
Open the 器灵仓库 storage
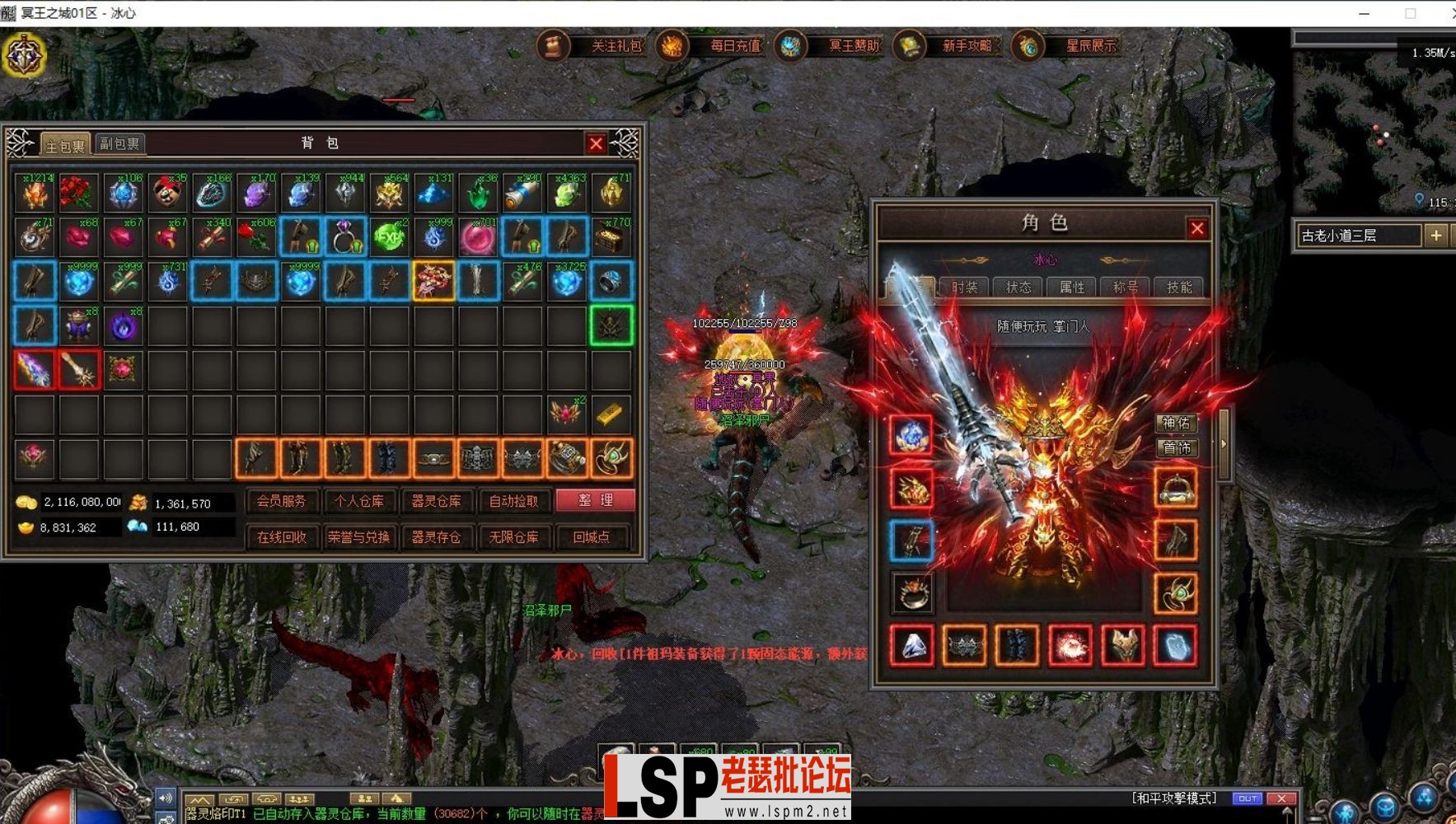(x=436, y=500)
